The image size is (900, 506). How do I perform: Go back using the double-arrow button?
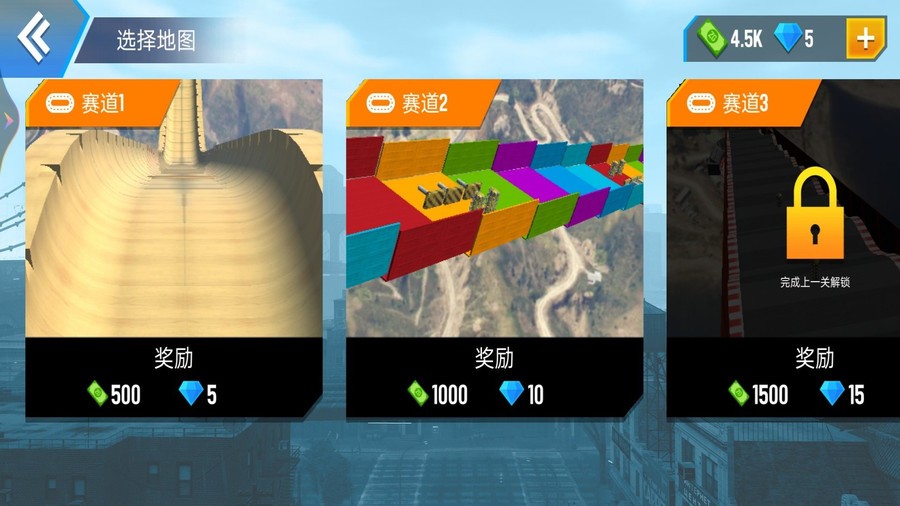(36, 38)
